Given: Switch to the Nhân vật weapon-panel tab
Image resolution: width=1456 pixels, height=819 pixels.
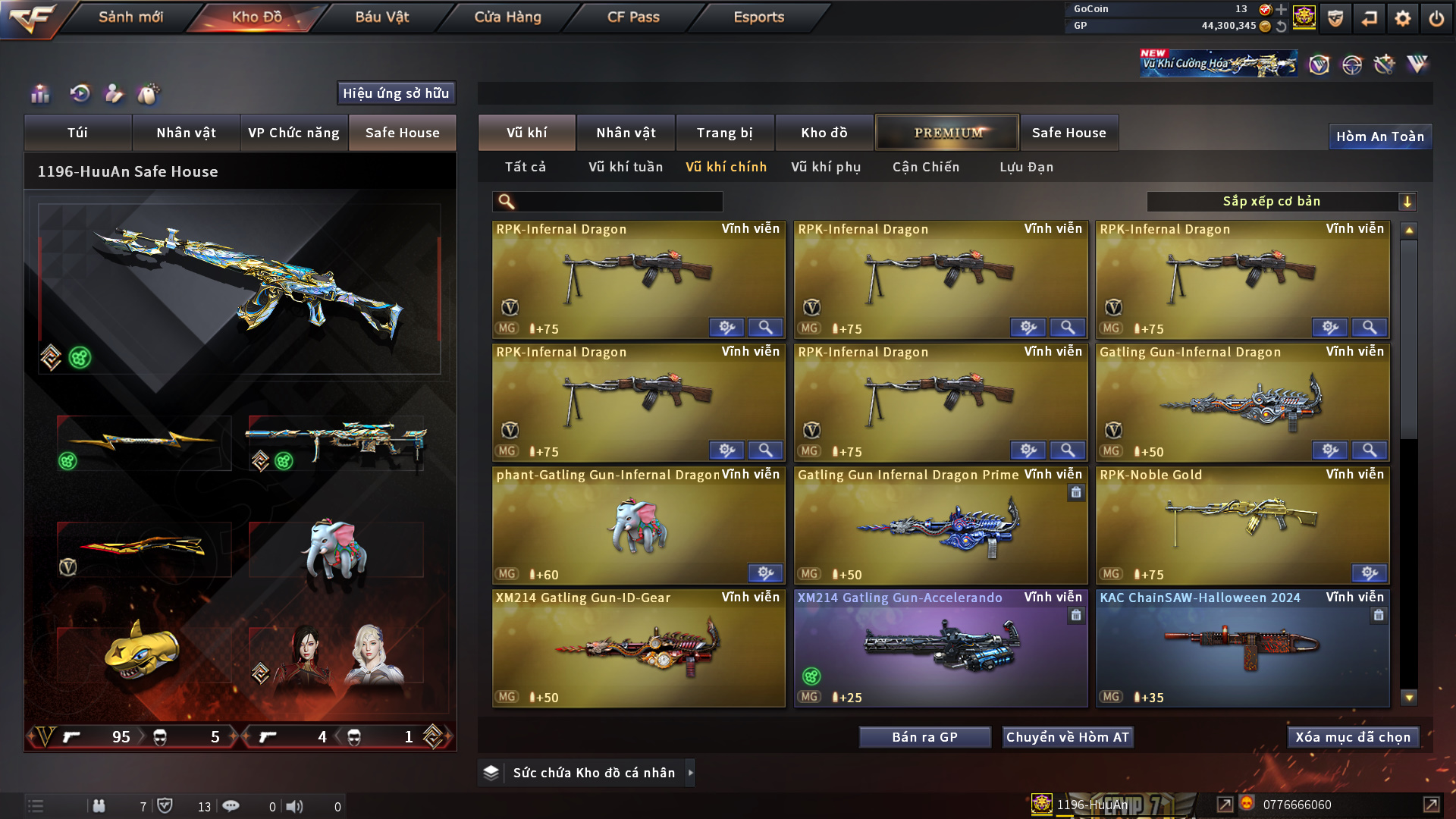Looking at the screenshot, I should click(x=626, y=133).
